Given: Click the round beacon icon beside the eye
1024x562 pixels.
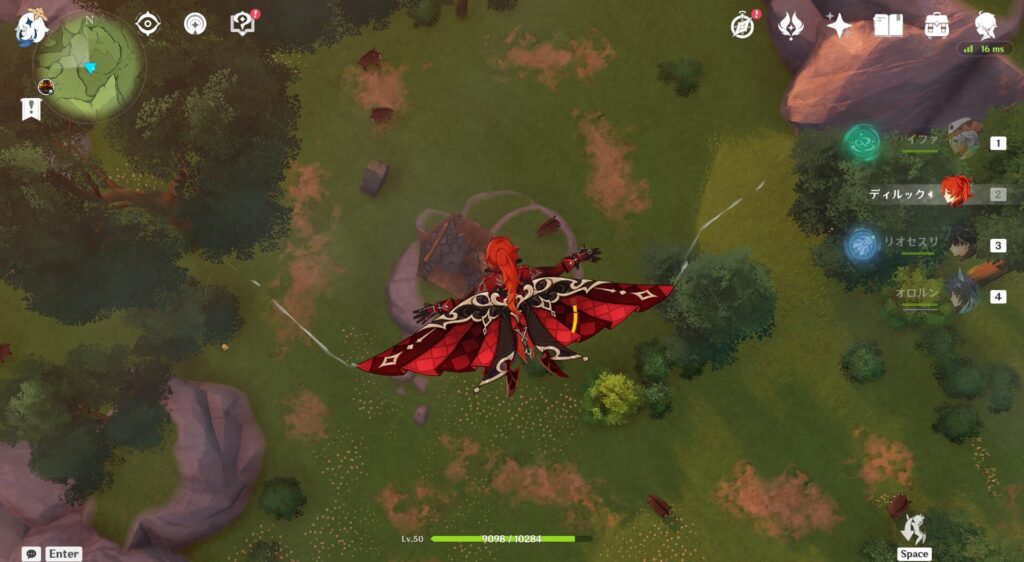Looking at the screenshot, I should (195, 23).
